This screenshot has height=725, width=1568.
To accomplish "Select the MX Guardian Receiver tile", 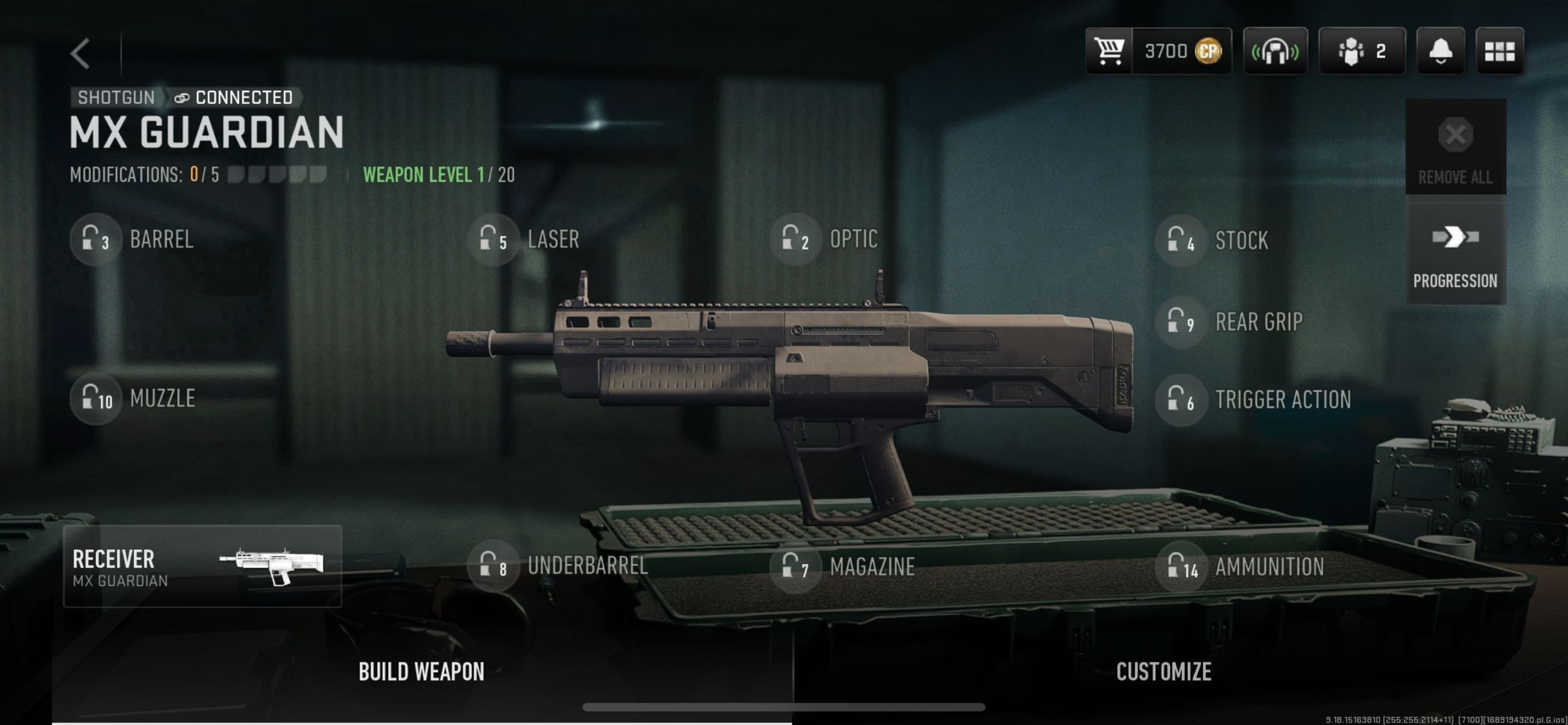I will (202, 566).
